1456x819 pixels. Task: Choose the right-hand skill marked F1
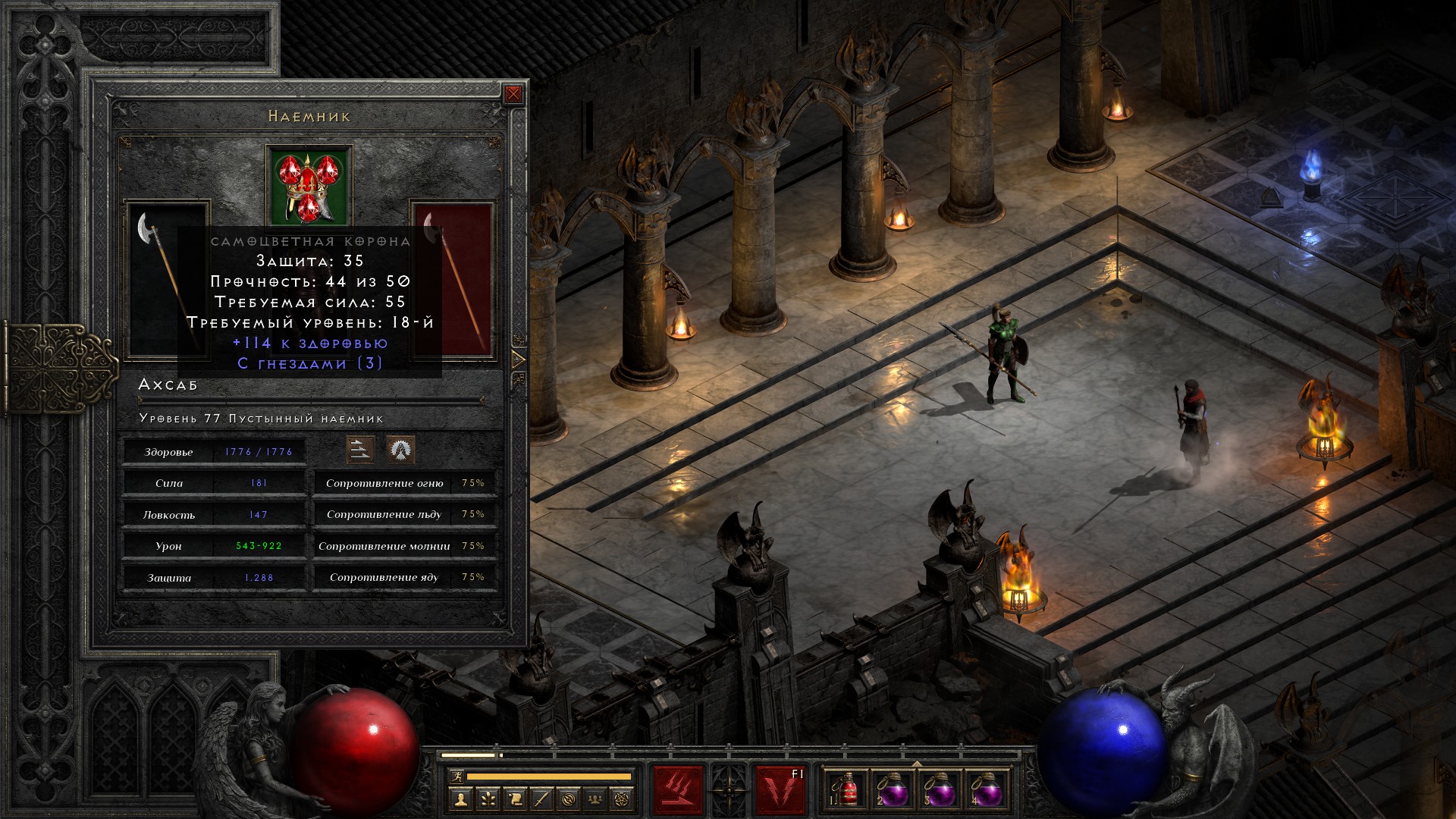780,789
